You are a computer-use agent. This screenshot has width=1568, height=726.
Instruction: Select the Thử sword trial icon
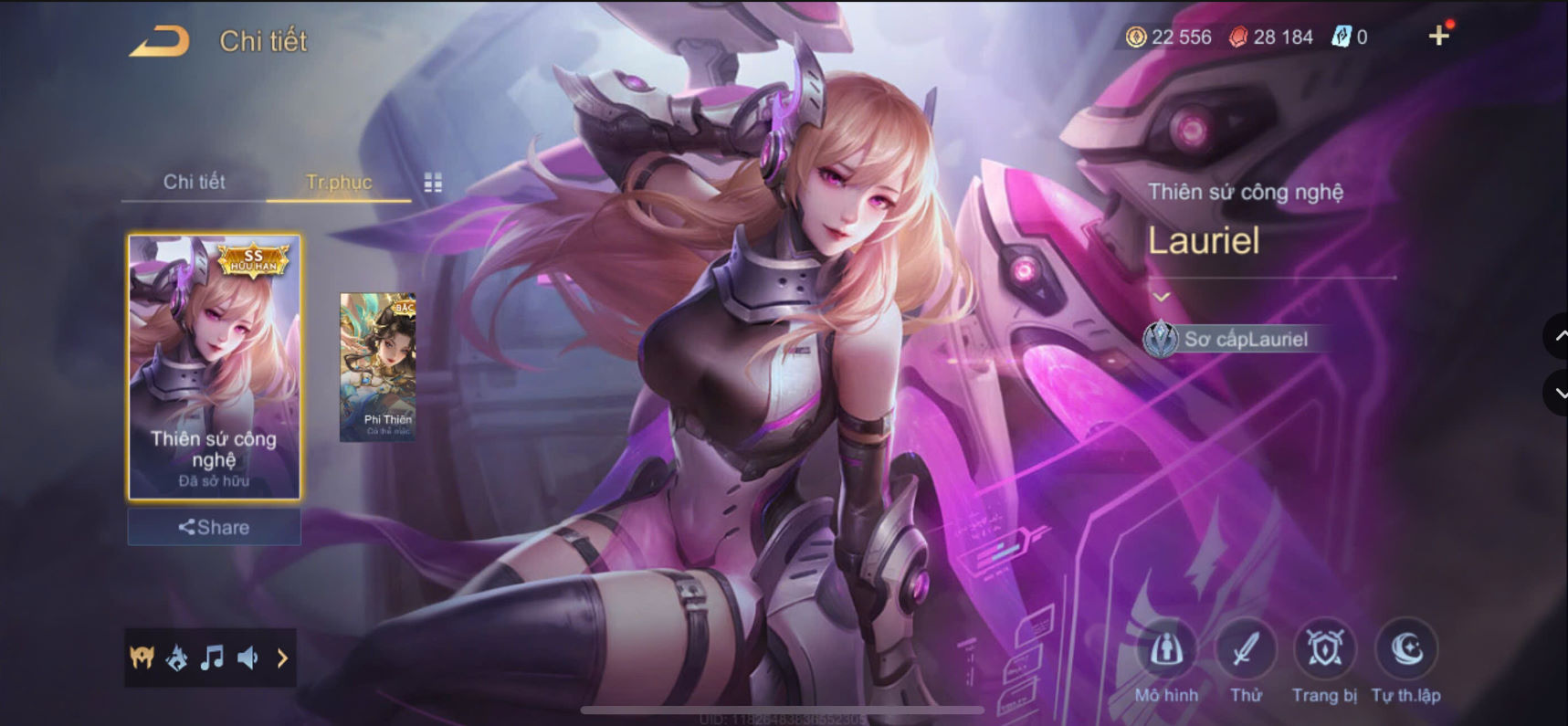click(x=1247, y=652)
